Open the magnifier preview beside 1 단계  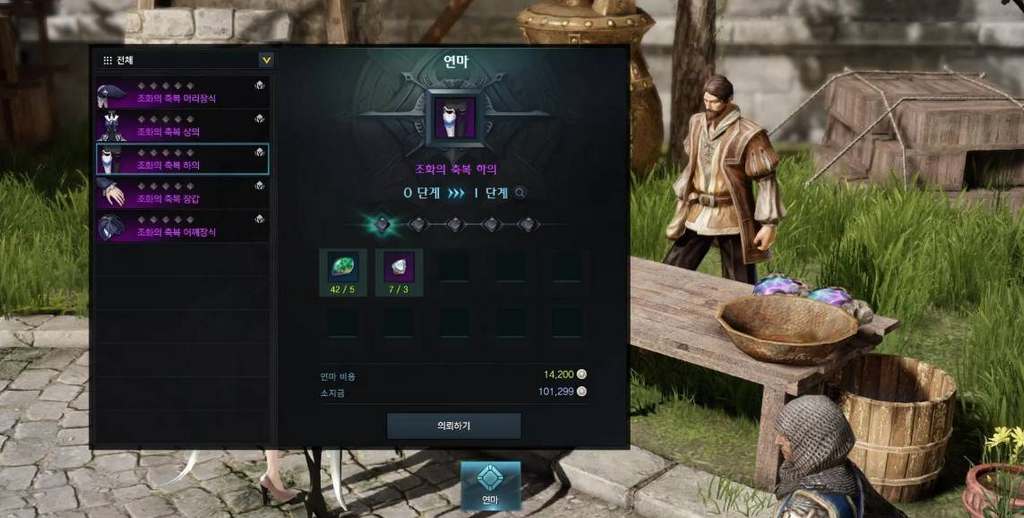pos(520,193)
